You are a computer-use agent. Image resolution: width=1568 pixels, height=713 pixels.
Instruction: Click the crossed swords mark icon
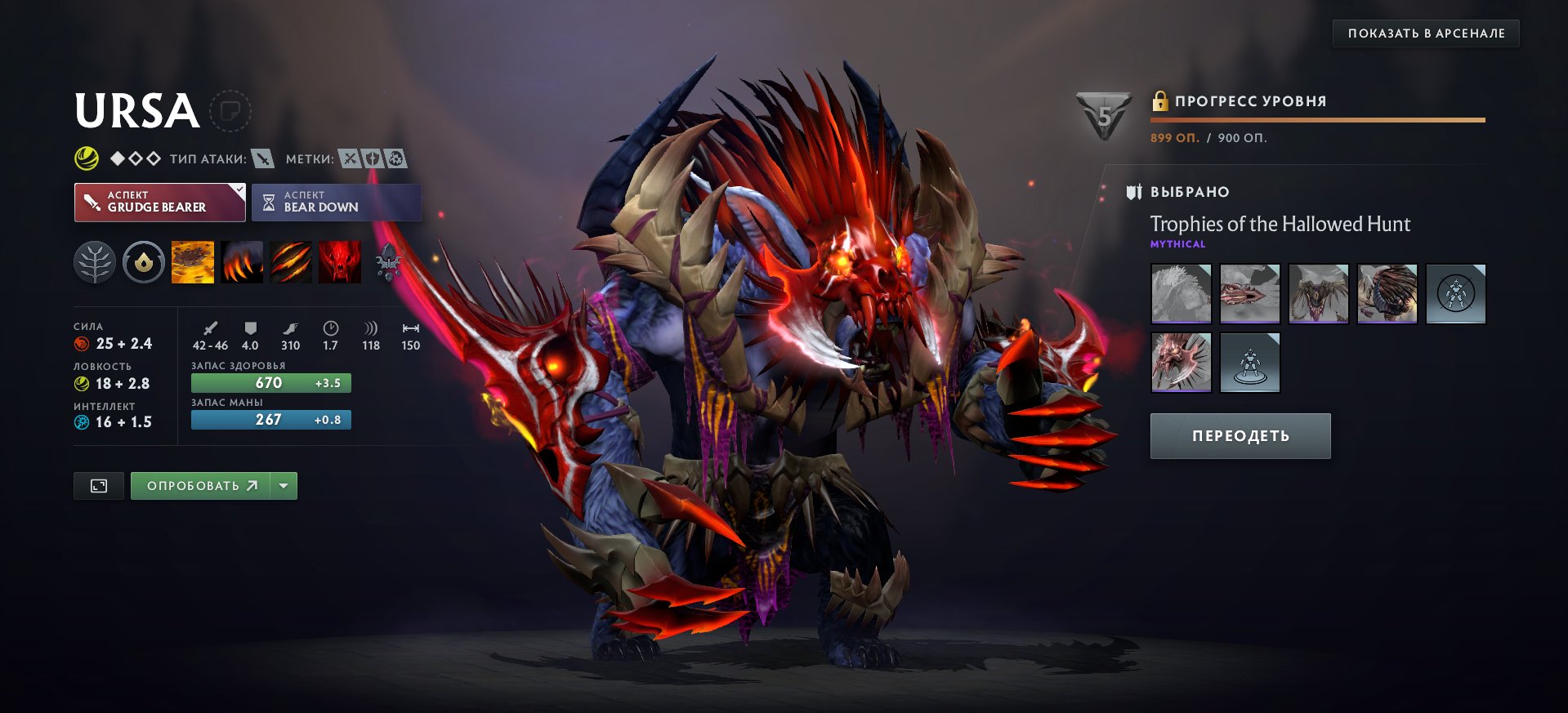tap(351, 159)
